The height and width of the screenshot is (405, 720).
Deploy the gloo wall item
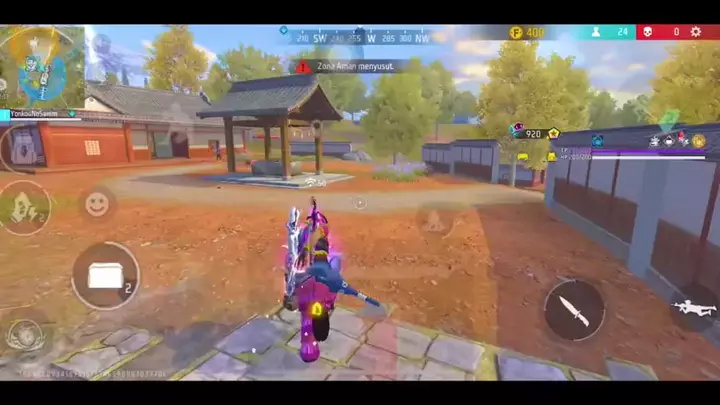(105, 275)
